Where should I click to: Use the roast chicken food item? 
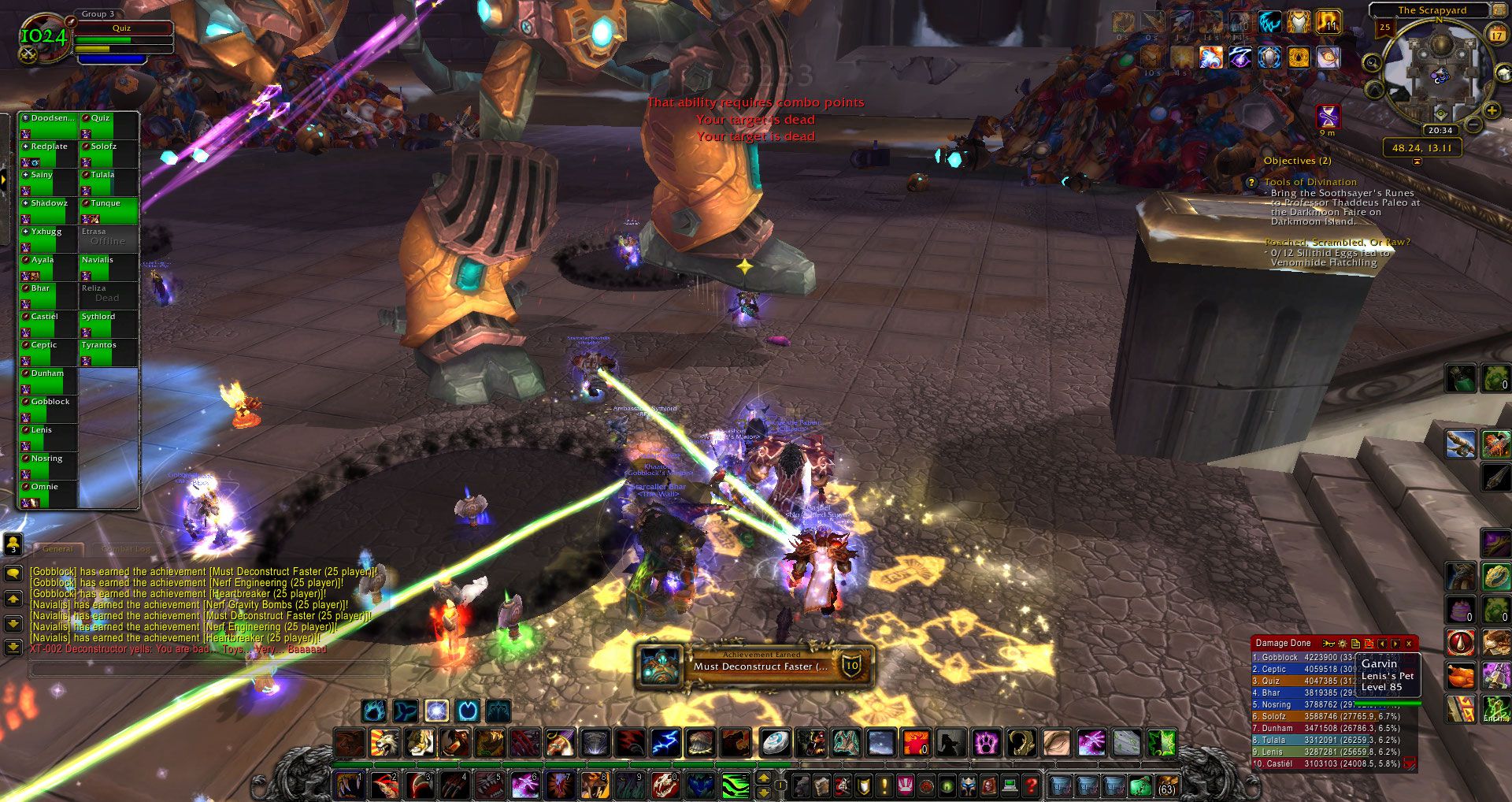[1462, 675]
